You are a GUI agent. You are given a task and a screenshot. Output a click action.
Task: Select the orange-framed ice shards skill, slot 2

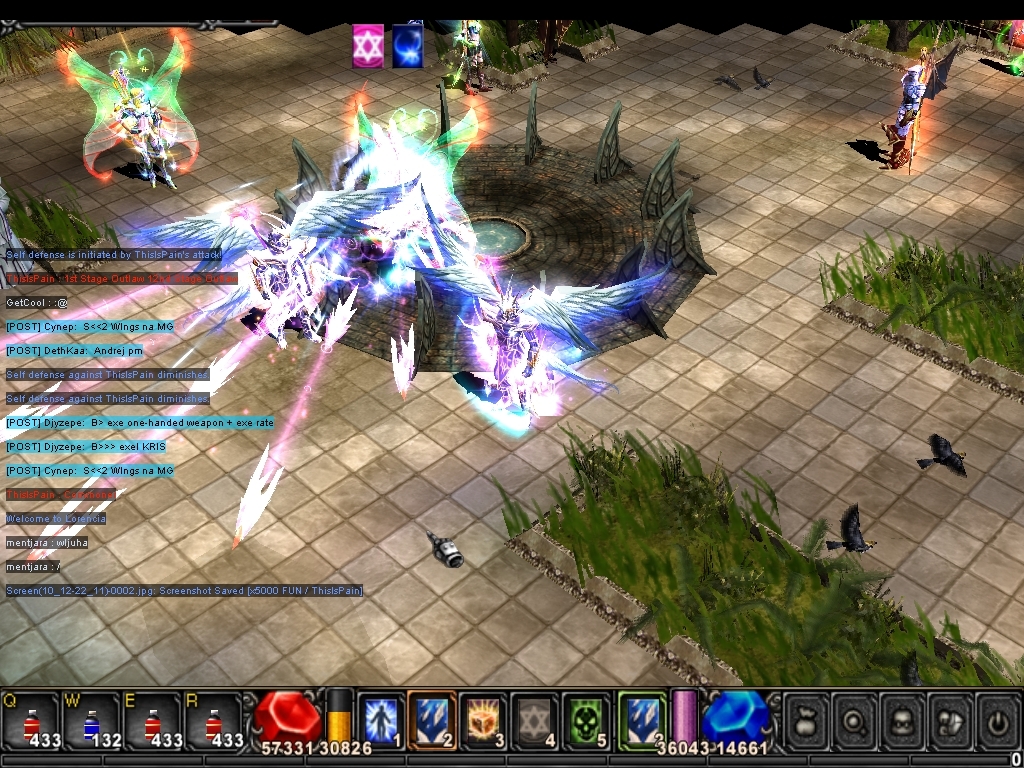tap(432, 719)
